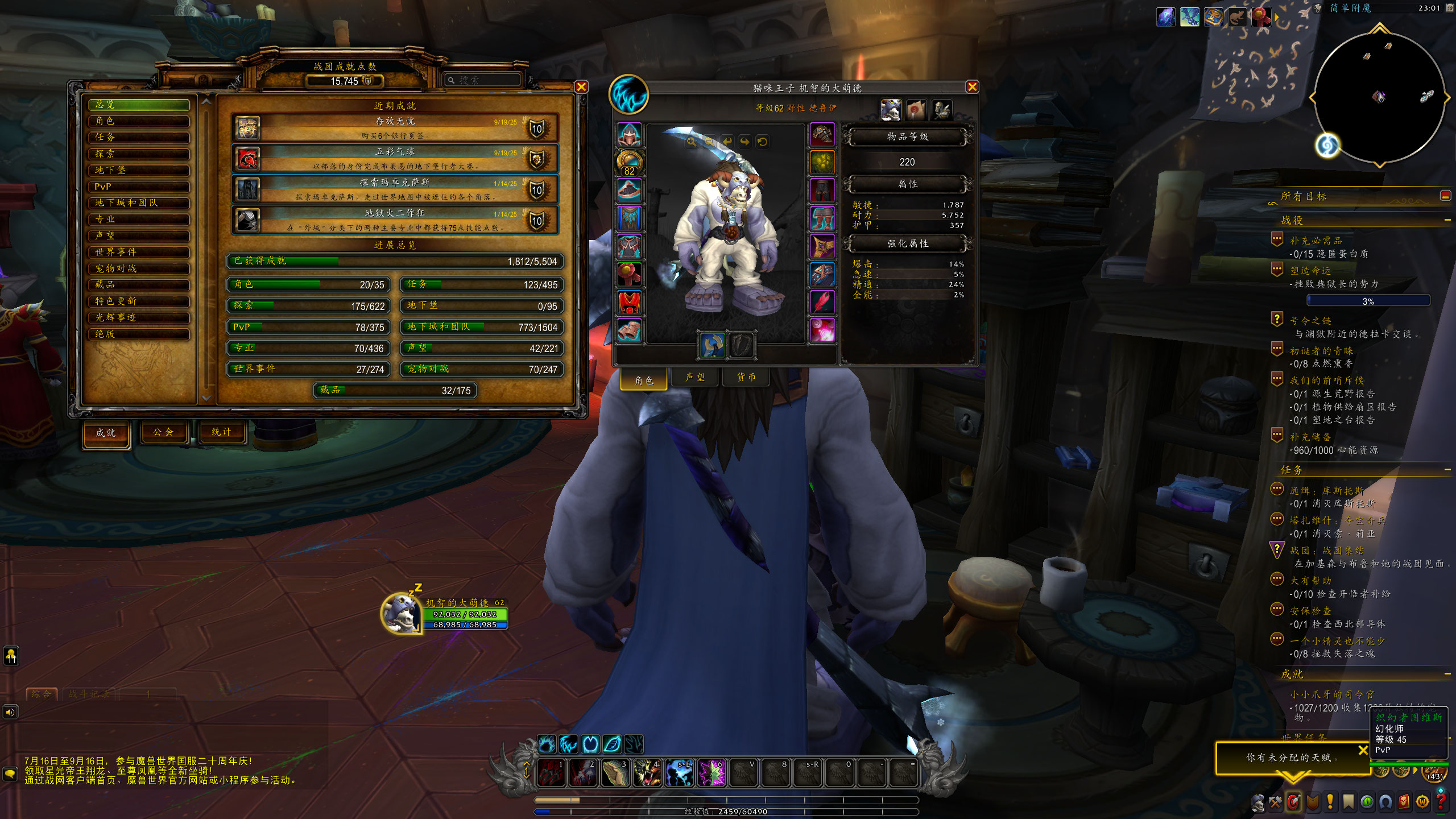The image size is (1456, 819).
Task: Activate the ability in action slot 1
Action: (x=551, y=773)
